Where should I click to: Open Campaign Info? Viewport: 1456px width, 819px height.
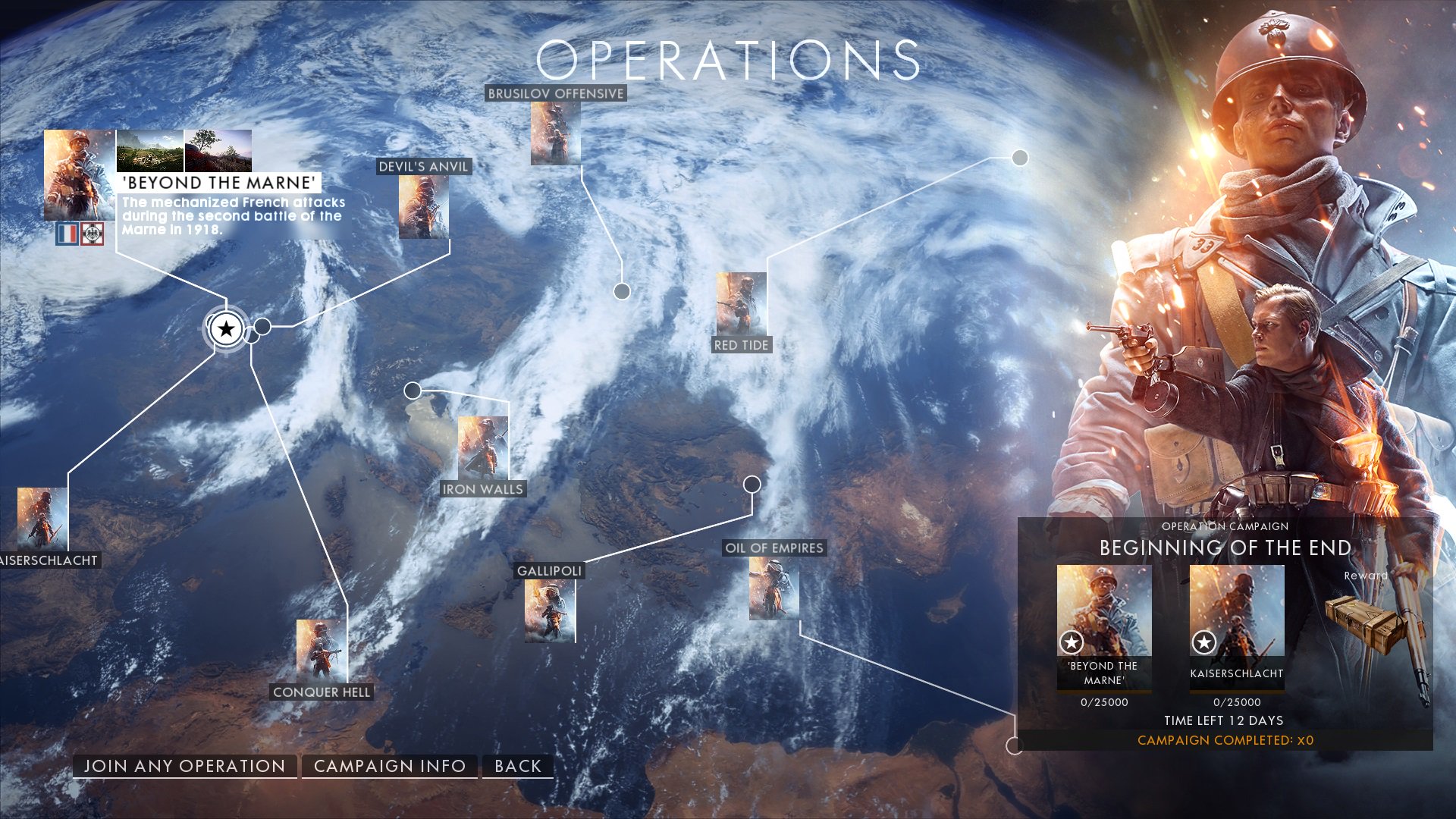coord(390,766)
